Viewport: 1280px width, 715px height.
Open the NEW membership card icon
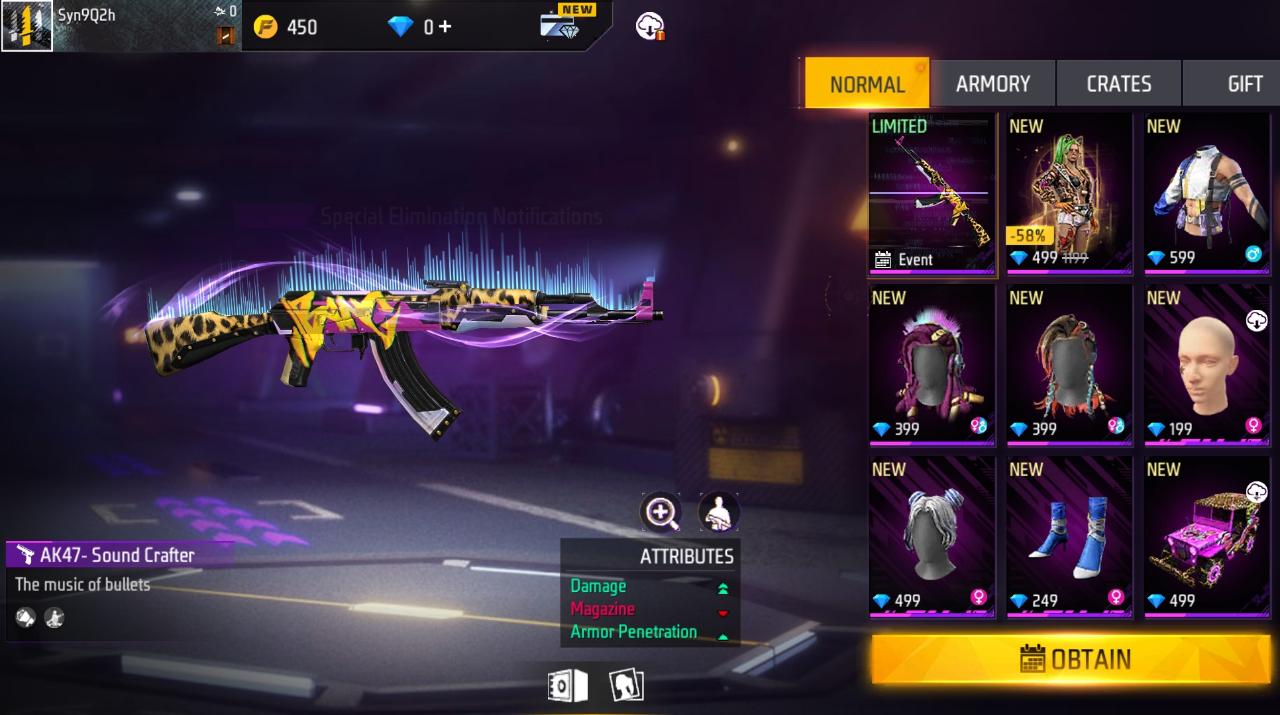pos(563,24)
